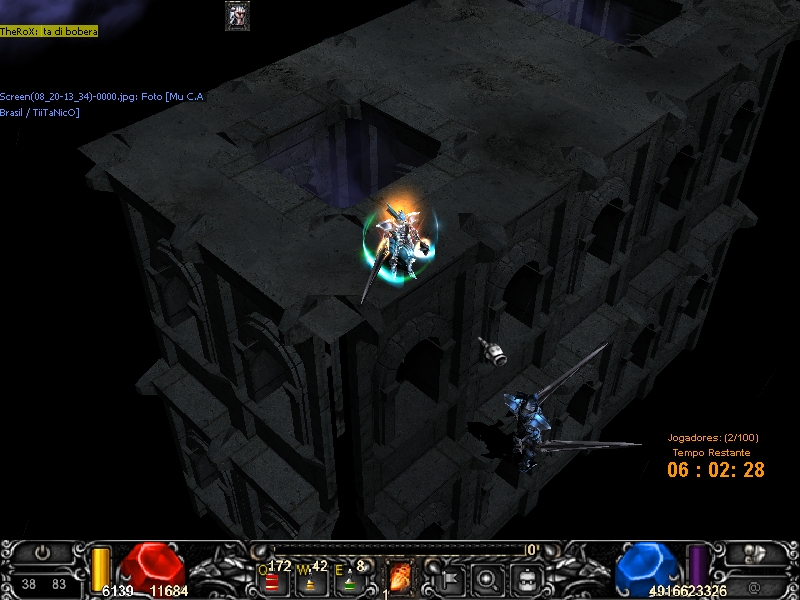Use the green potion in E slot
800x600 pixels.
(x=349, y=580)
